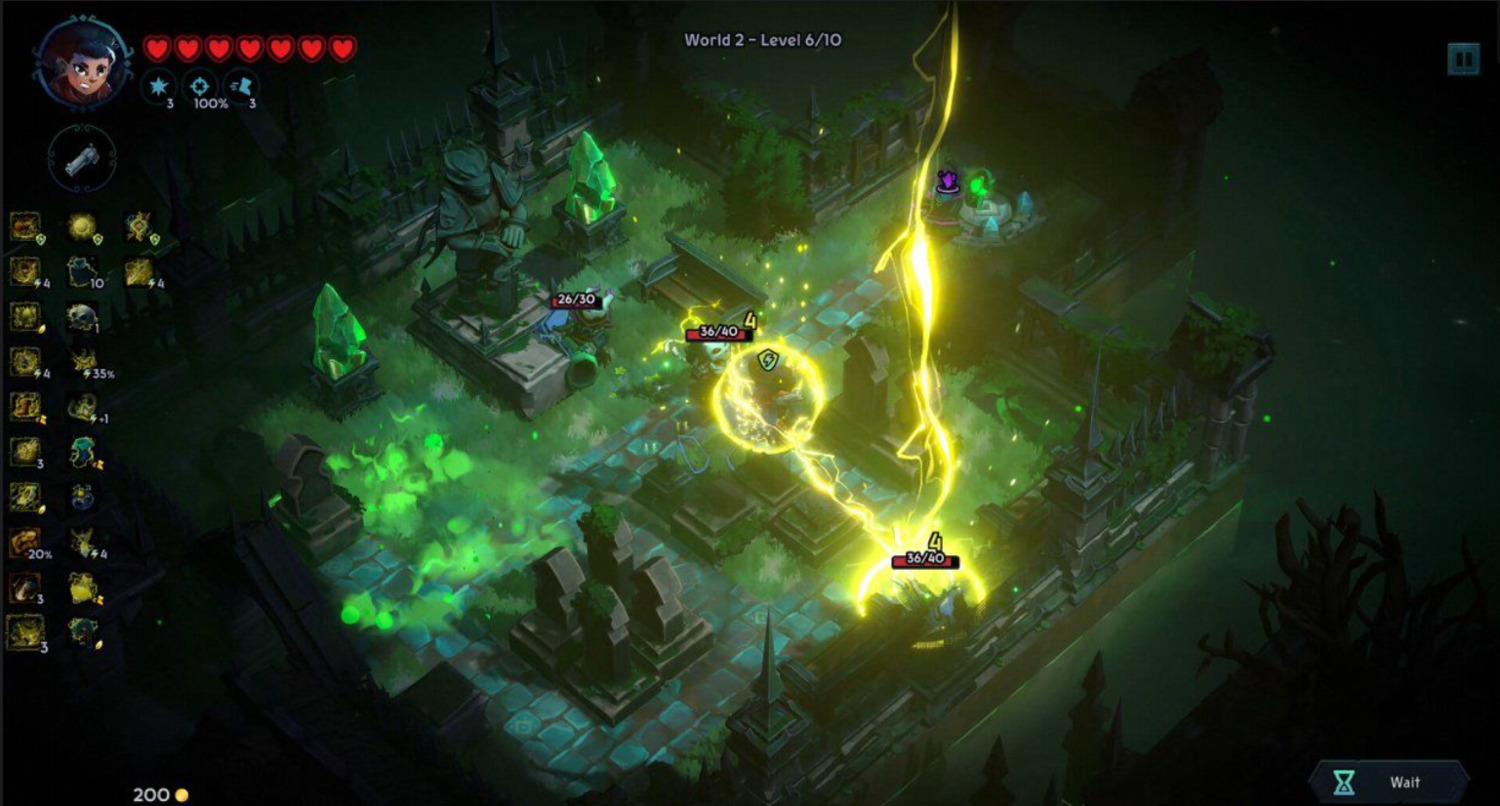Viewport: 1500px width, 806px height.
Task: Check the perk icon labeled 20%
Action: [26, 543]
